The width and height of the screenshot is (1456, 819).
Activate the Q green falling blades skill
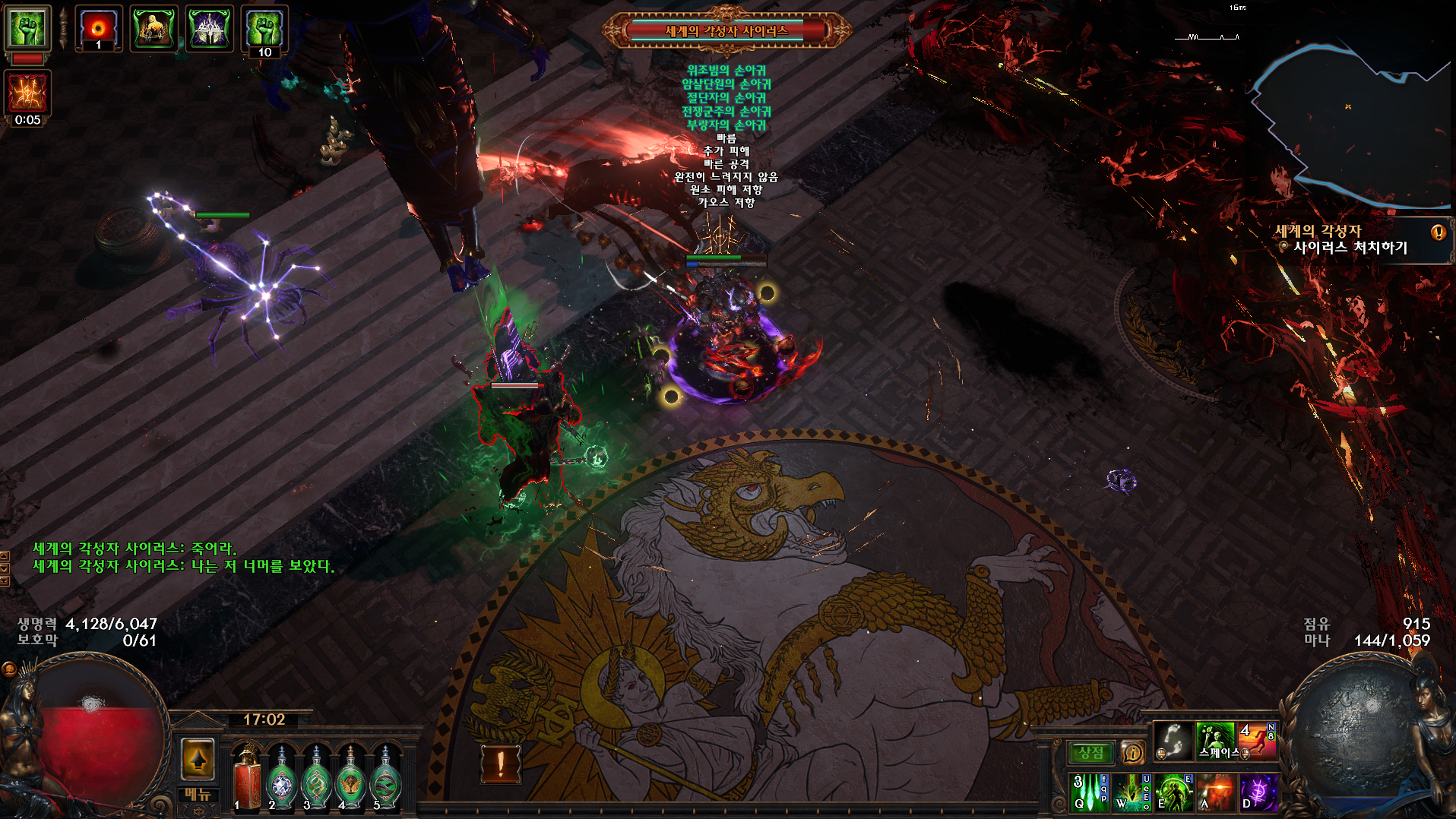click(x=1090, y=792)
